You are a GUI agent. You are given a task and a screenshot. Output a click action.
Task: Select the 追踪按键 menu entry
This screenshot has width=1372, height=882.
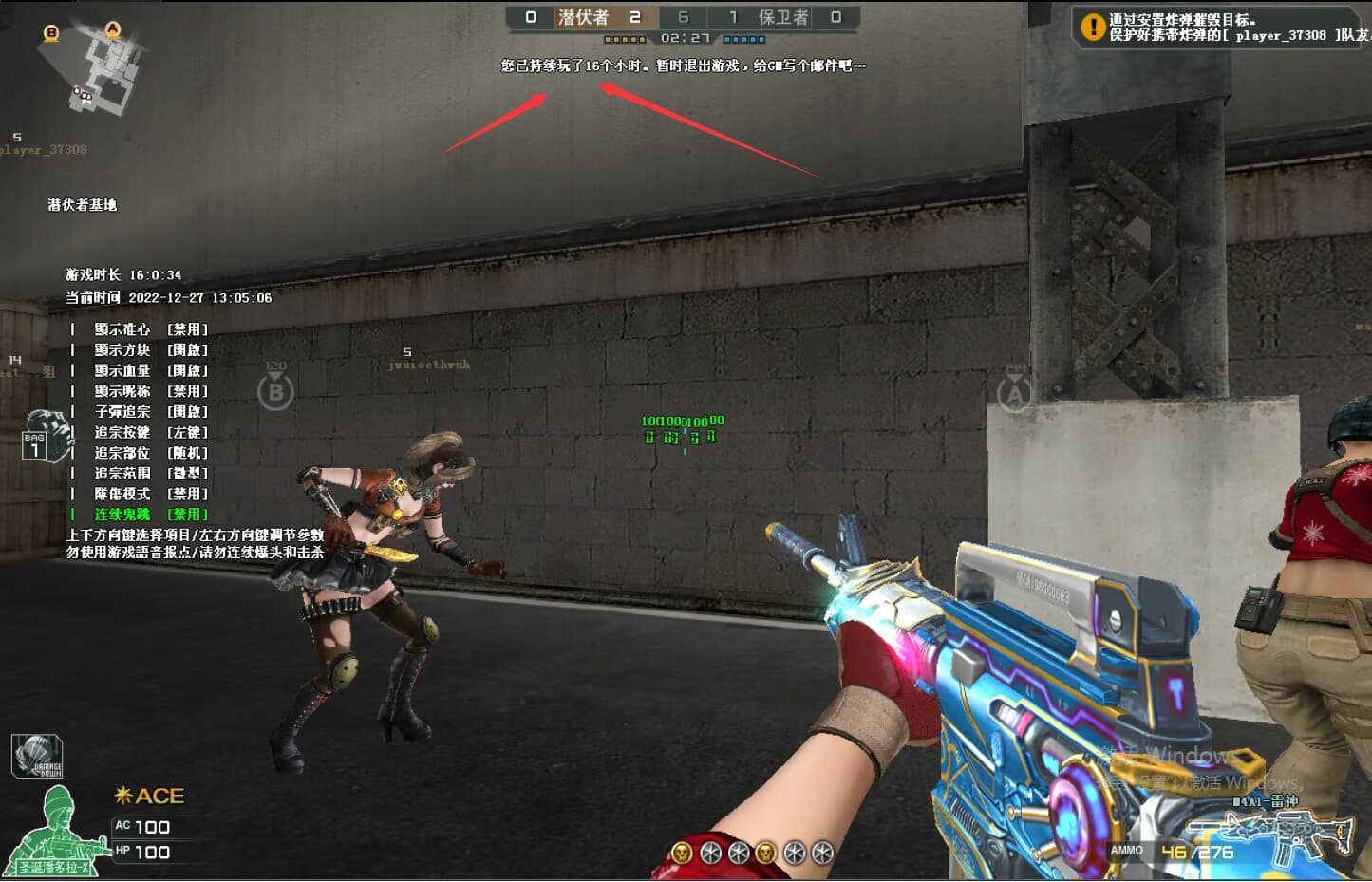(x=150, y=432)
